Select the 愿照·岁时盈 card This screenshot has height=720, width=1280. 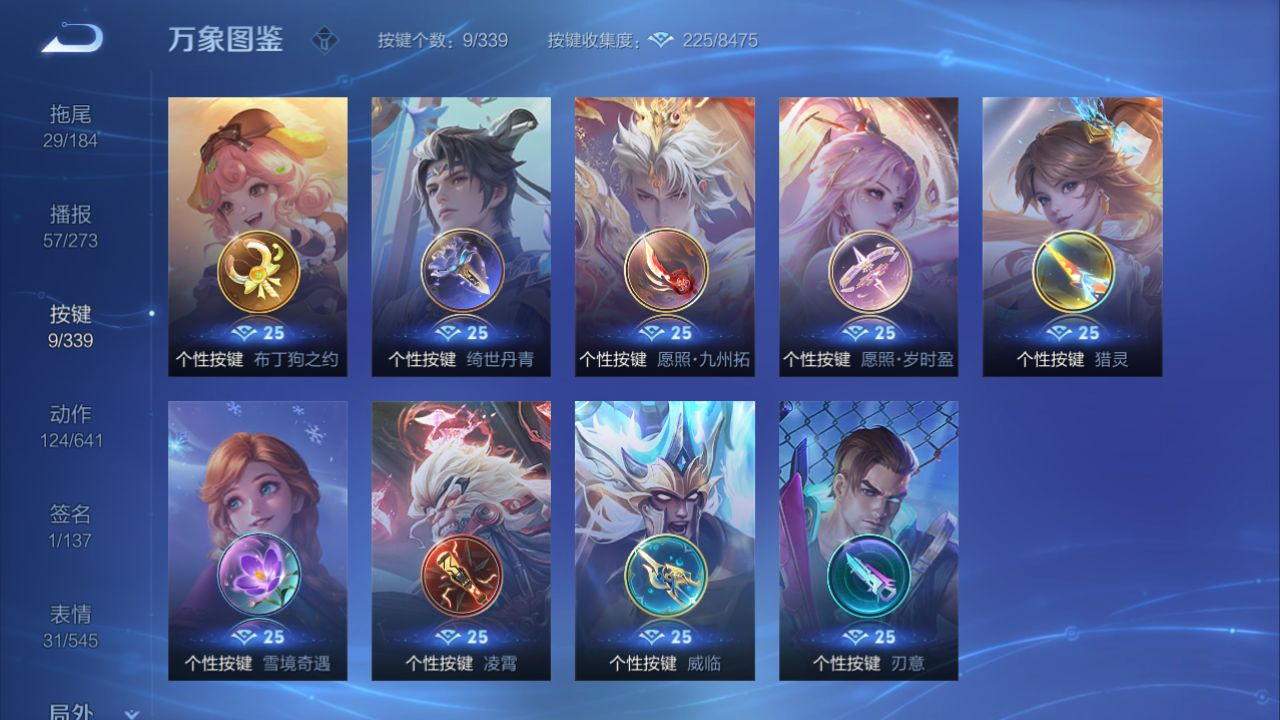pos(869,237)
